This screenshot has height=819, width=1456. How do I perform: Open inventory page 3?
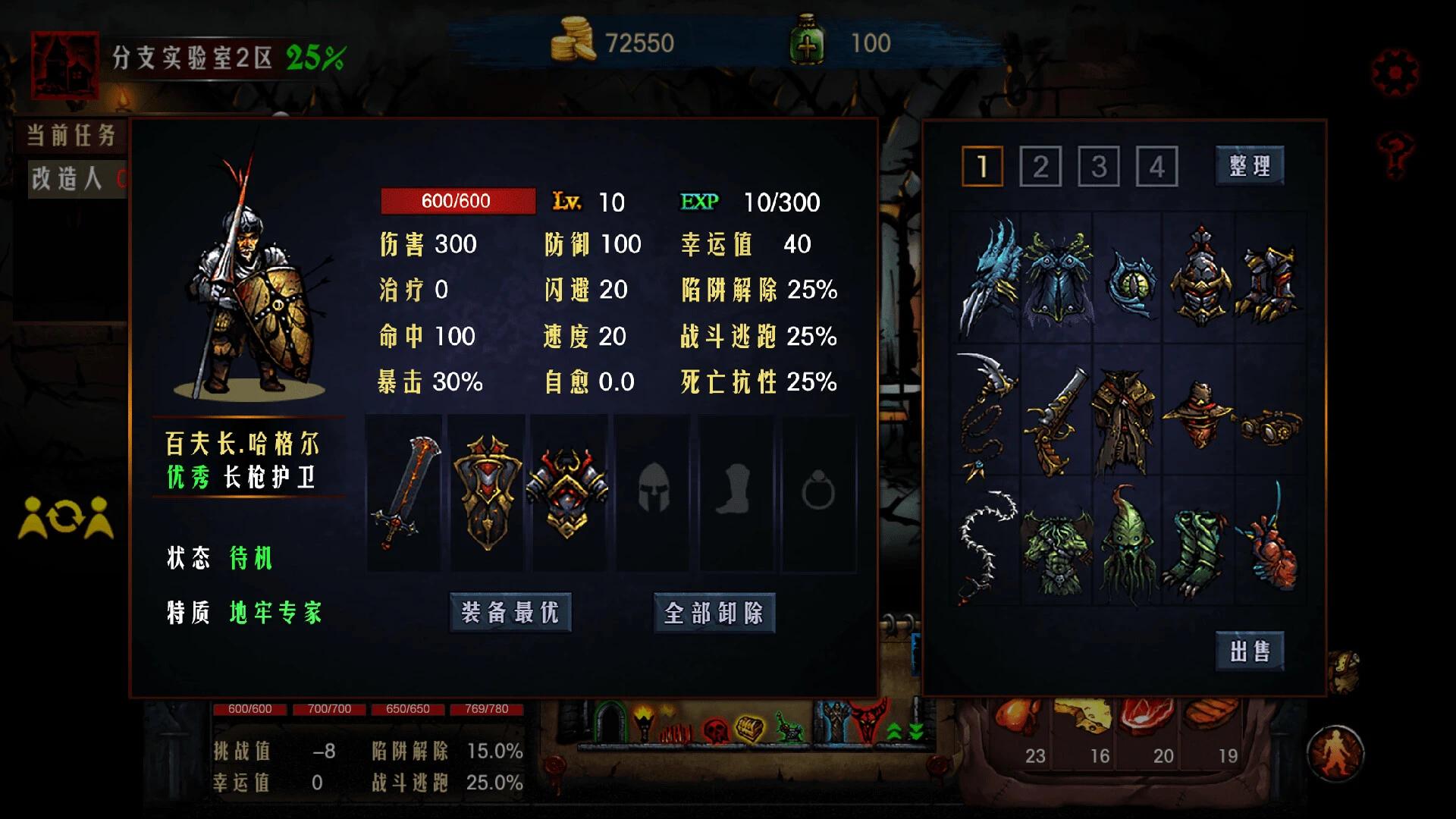tap(1099, 166)
